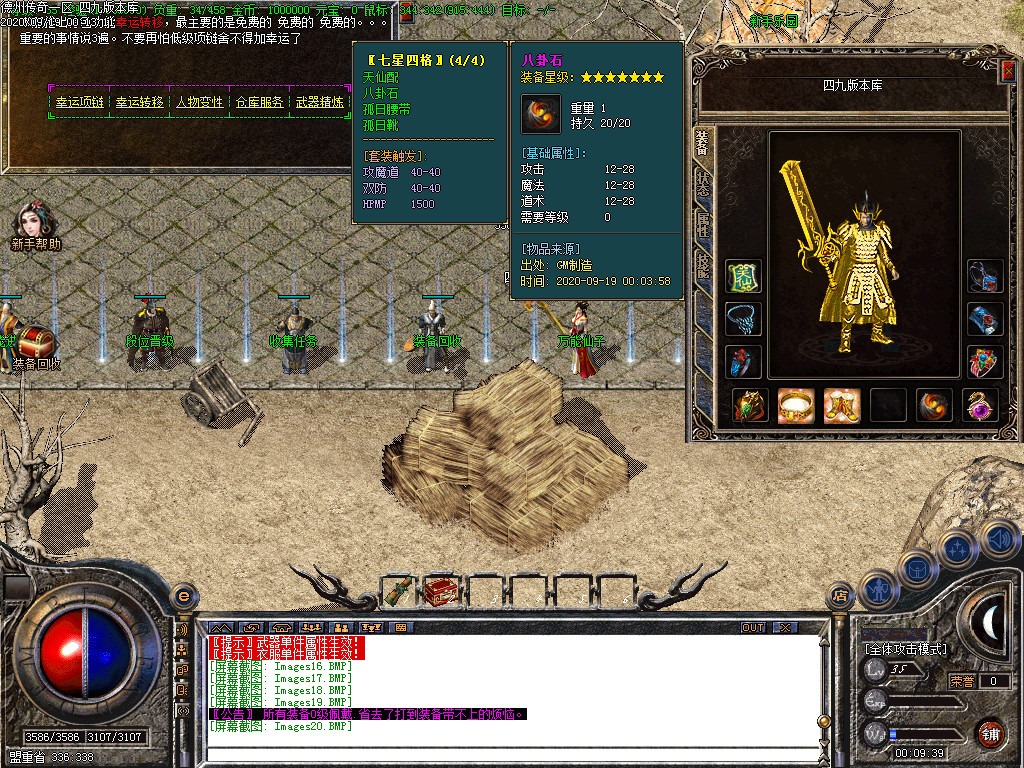Open the 幸运项链 dialogue option

pyautogui.click(x=80, y=102)
